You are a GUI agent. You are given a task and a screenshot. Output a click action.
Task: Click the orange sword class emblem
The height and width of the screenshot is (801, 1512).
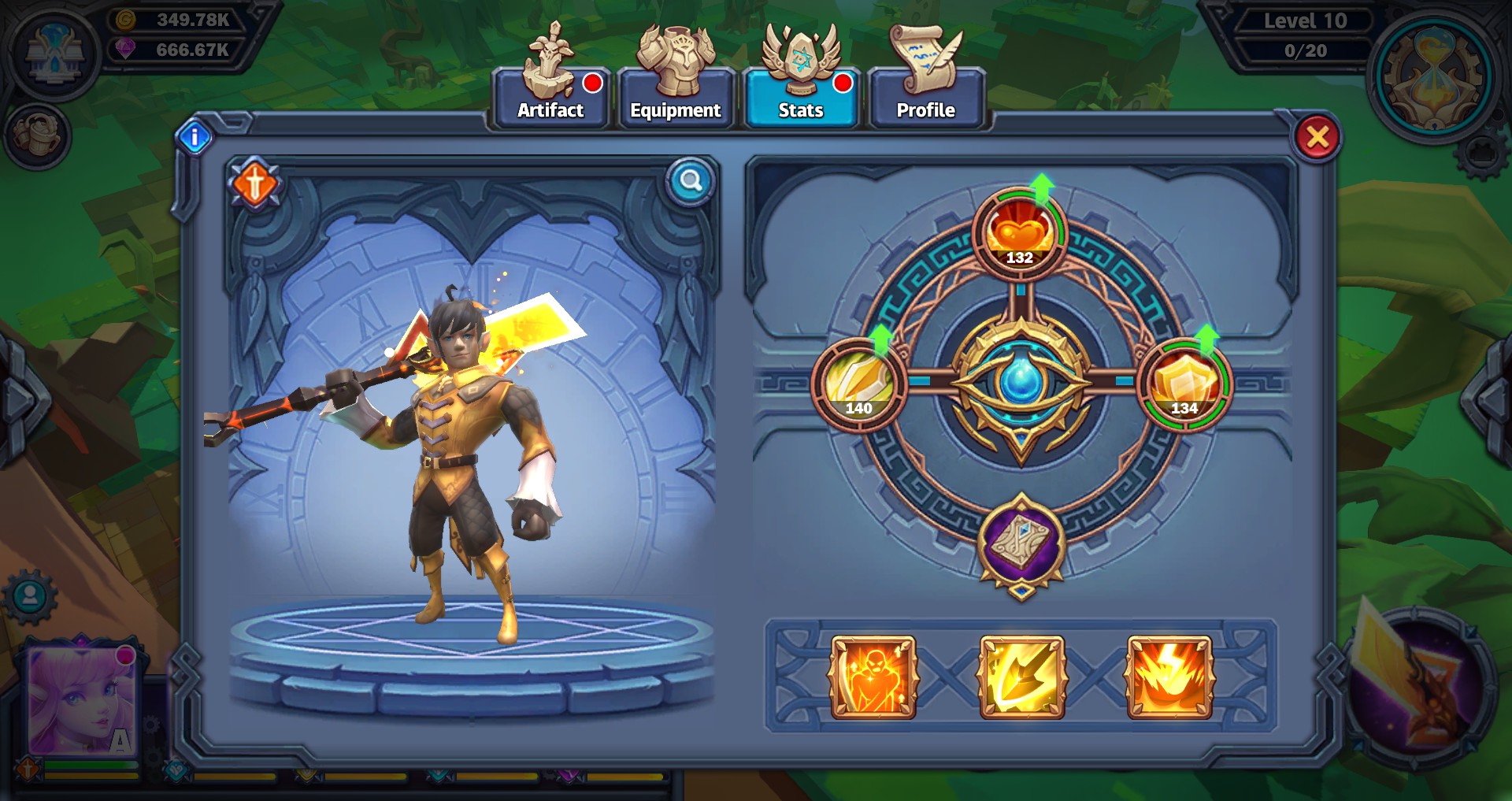pyautogui.click(x=254, y=185)
